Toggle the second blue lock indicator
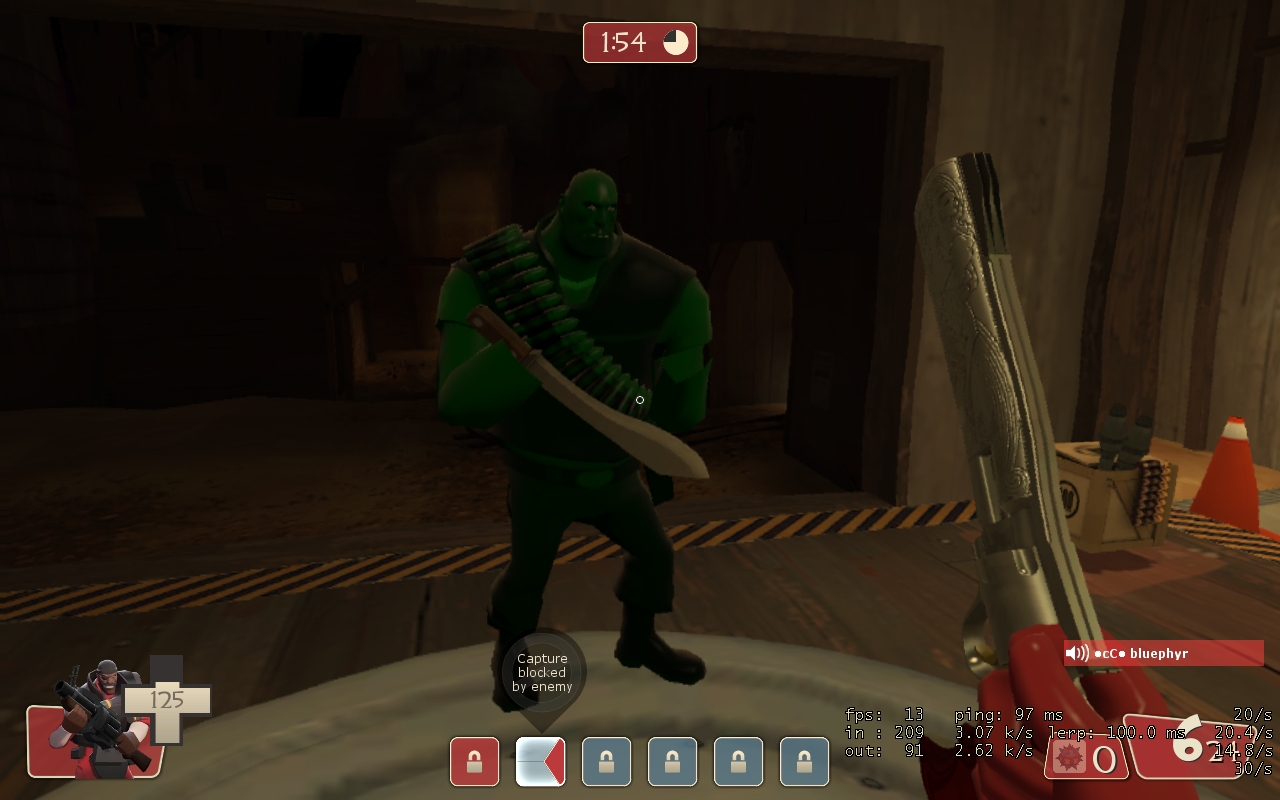1280x800 pixels. 672,761
